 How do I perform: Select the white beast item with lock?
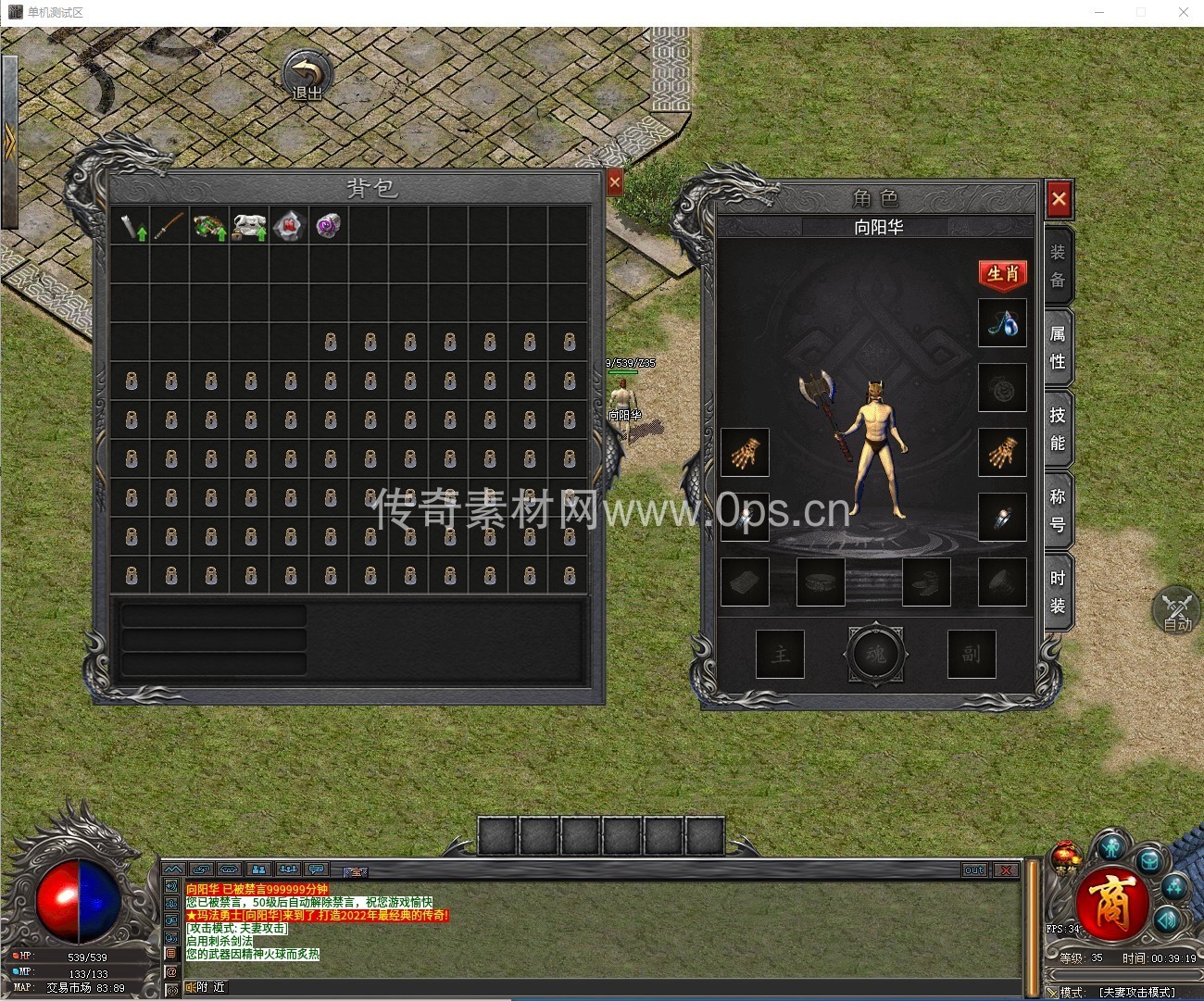[x=249, y=225]
